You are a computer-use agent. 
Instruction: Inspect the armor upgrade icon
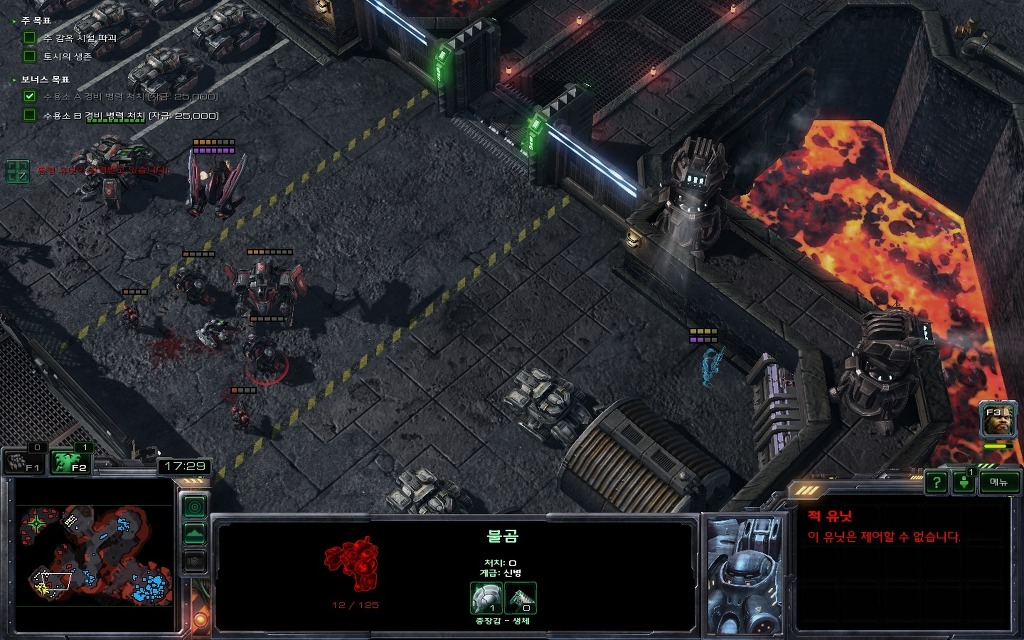pos(486,597)
